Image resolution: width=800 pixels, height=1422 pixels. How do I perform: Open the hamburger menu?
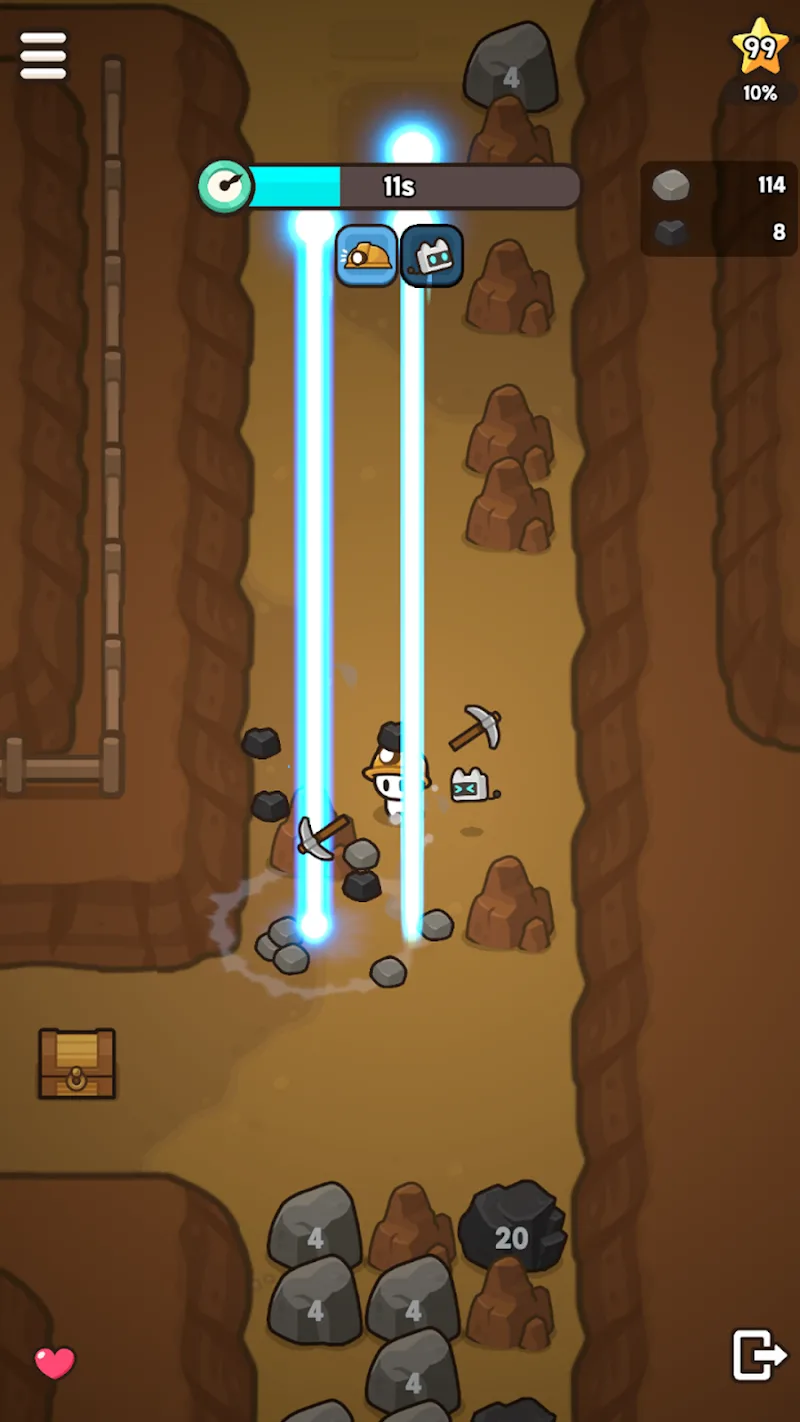point(43,55)
